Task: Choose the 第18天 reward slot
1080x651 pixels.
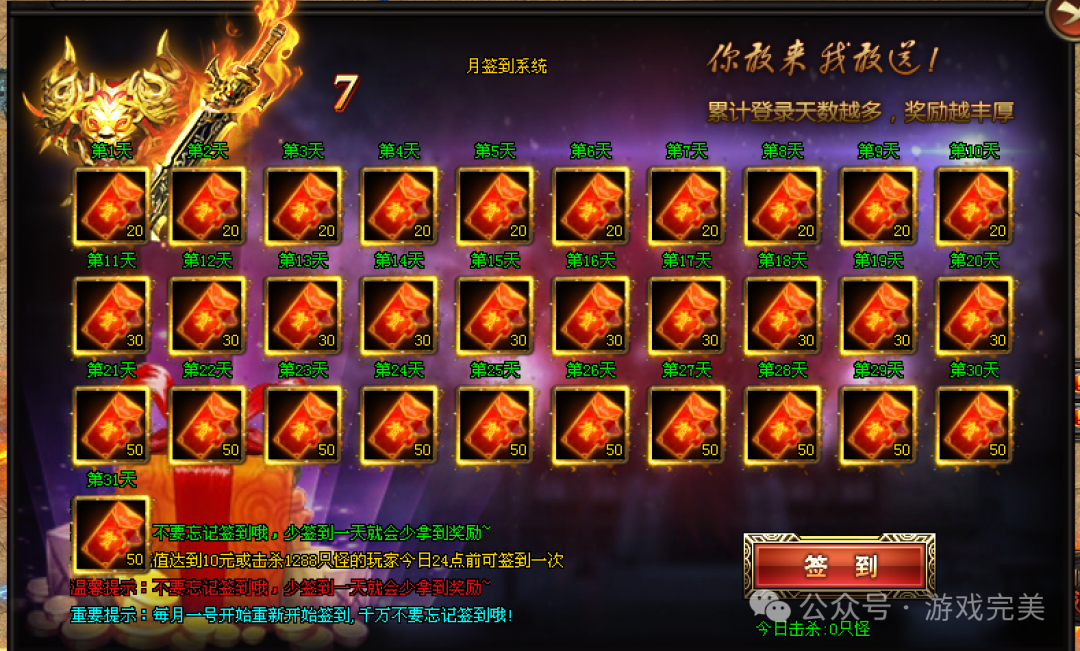Action: [x=783, y=315]
